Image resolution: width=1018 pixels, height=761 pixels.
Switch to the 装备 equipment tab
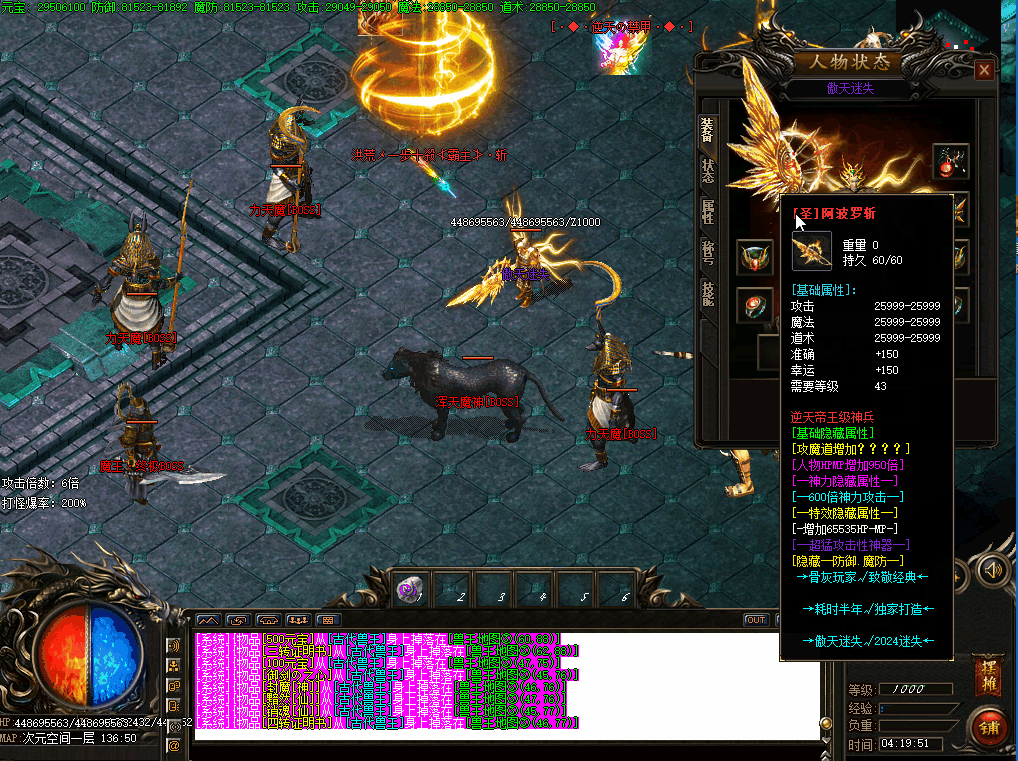tap(707, 130)
